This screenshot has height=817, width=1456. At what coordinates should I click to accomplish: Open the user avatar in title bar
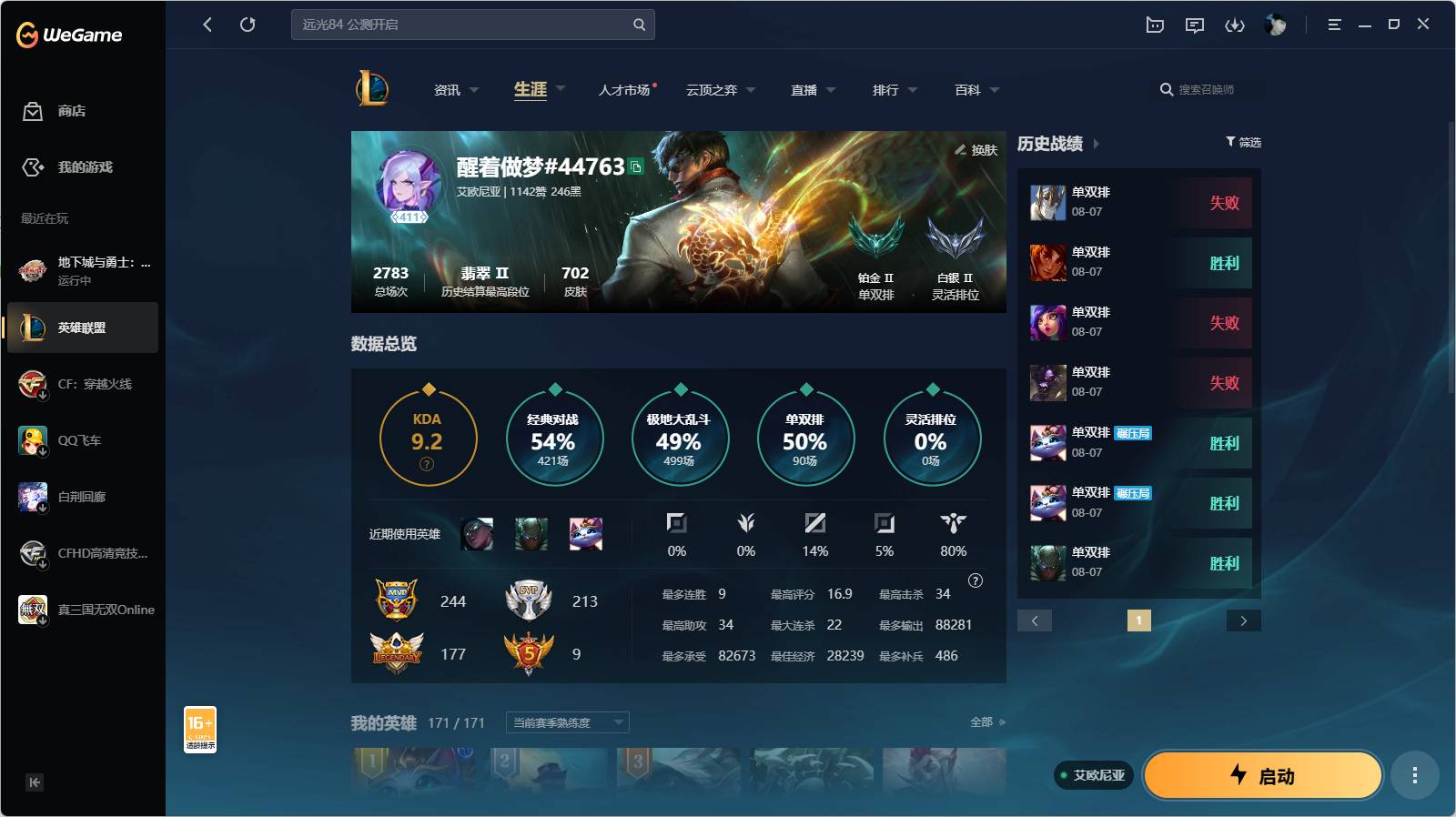[1276, 25]
